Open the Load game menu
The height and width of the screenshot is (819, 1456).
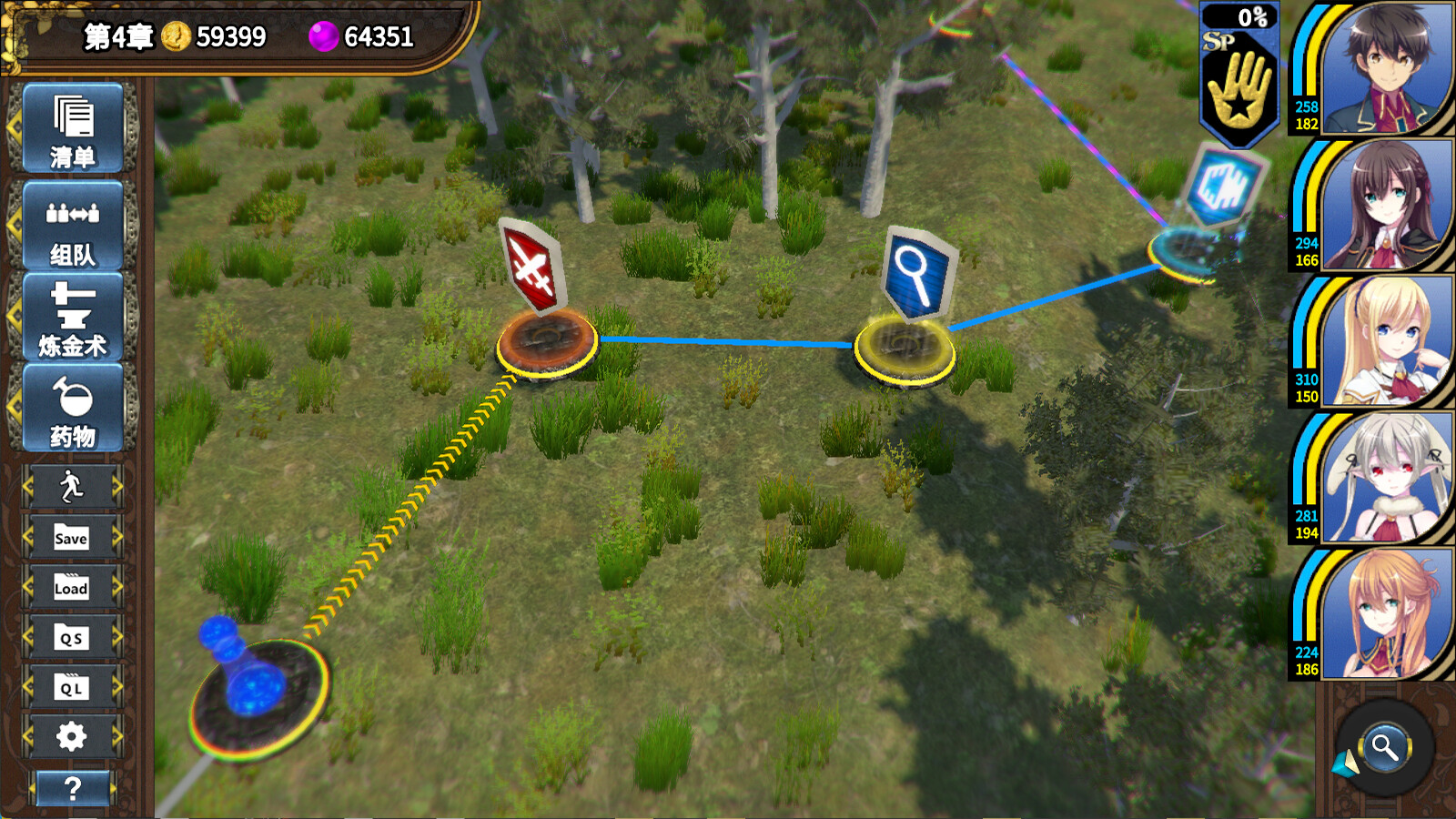point(72,588)
